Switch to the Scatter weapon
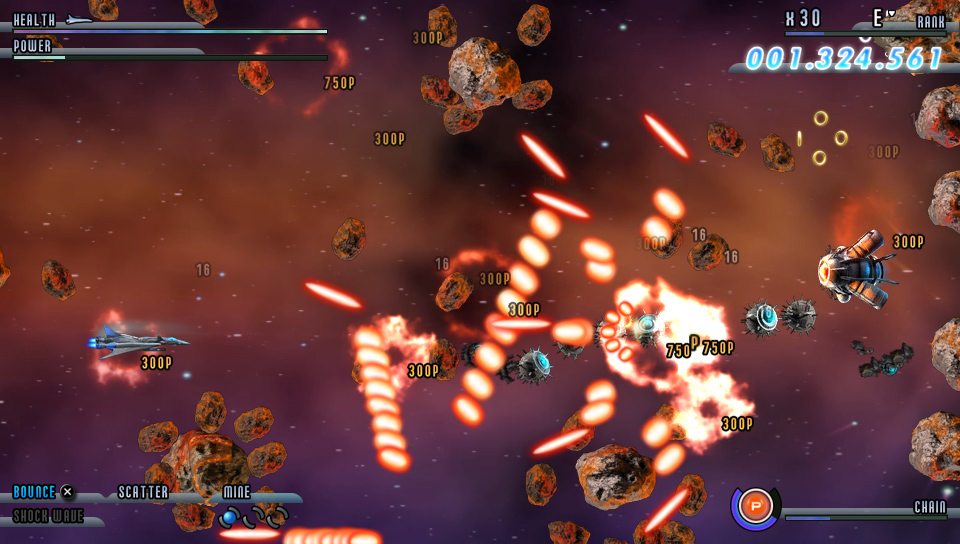 click(x=143, y=492)
